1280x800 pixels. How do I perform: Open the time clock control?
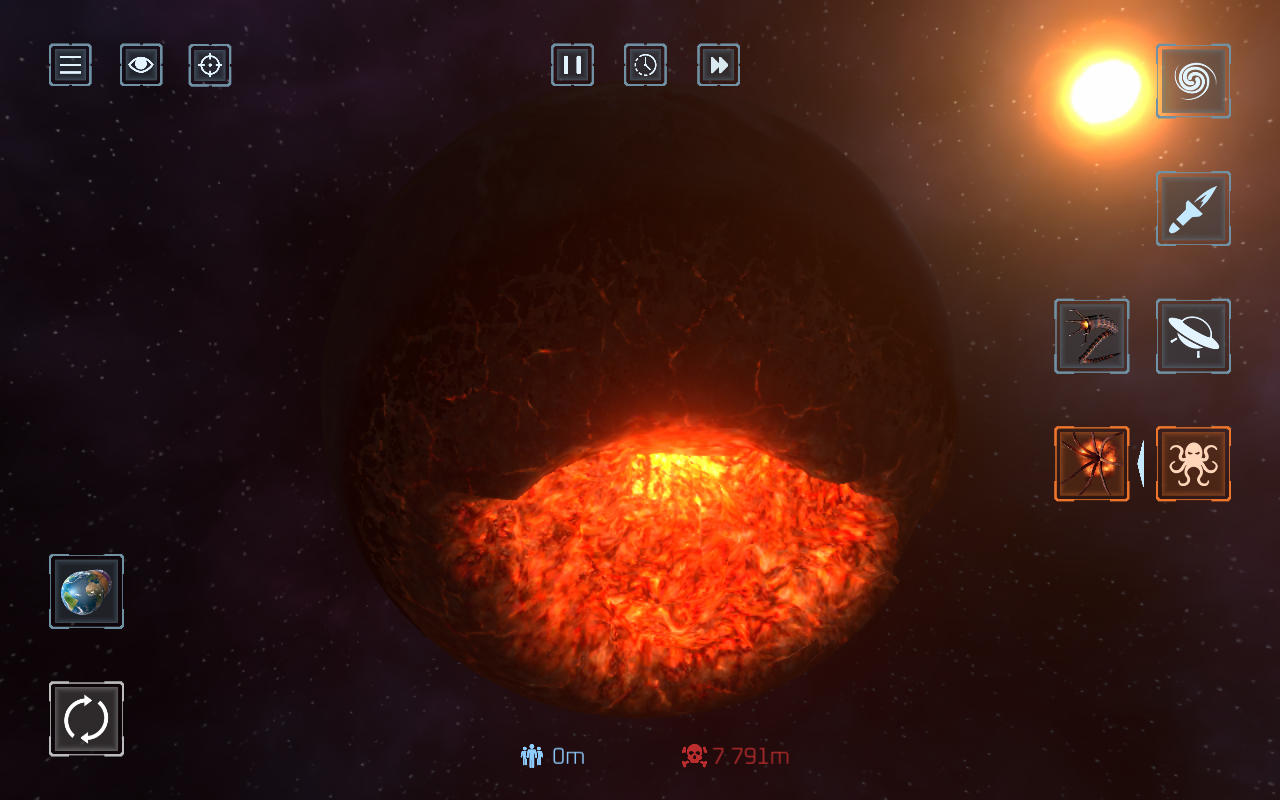click(x=645, y=65)
